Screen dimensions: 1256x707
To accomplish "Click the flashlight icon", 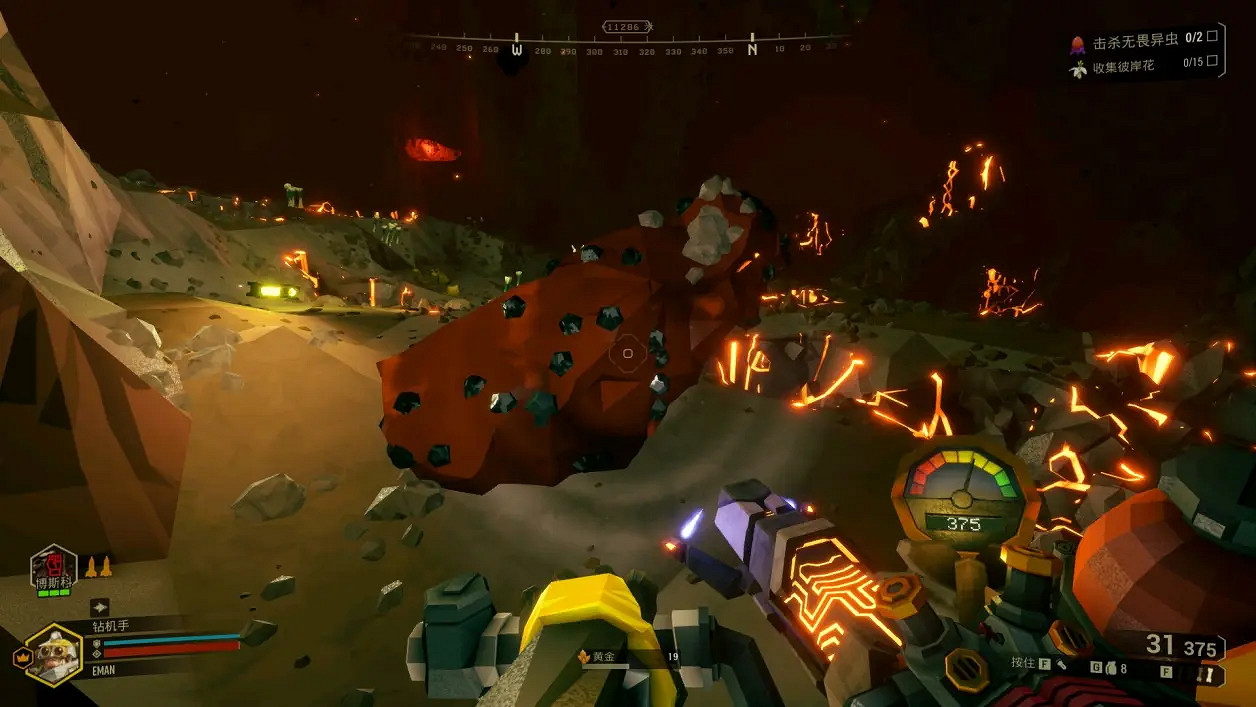I will pyautogui.click(x=1061, y=663).
